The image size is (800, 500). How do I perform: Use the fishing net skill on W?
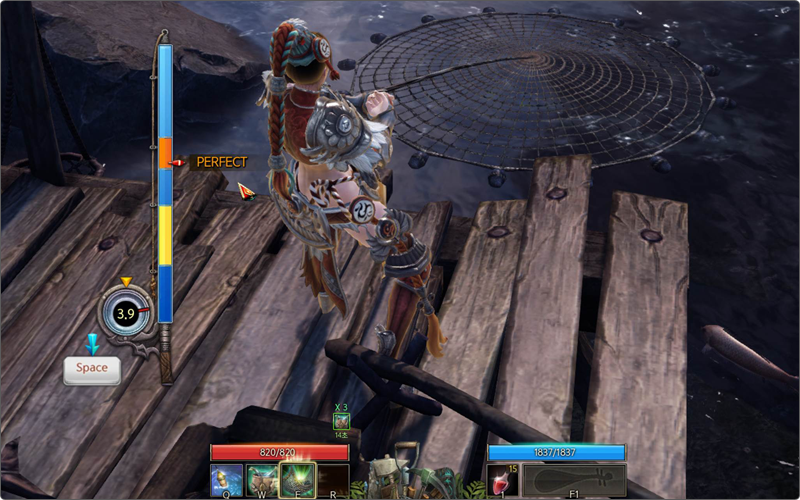click(262, 478)
